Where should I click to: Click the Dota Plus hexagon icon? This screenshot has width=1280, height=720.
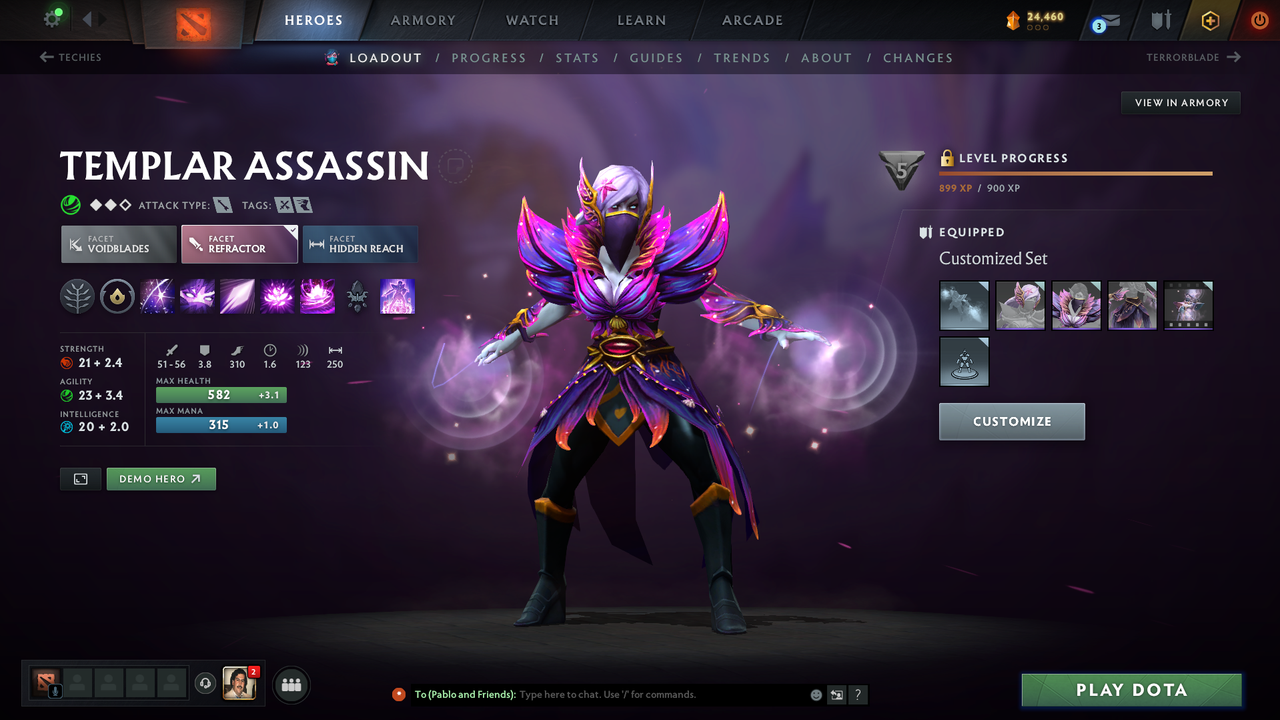click(1210, 20)
